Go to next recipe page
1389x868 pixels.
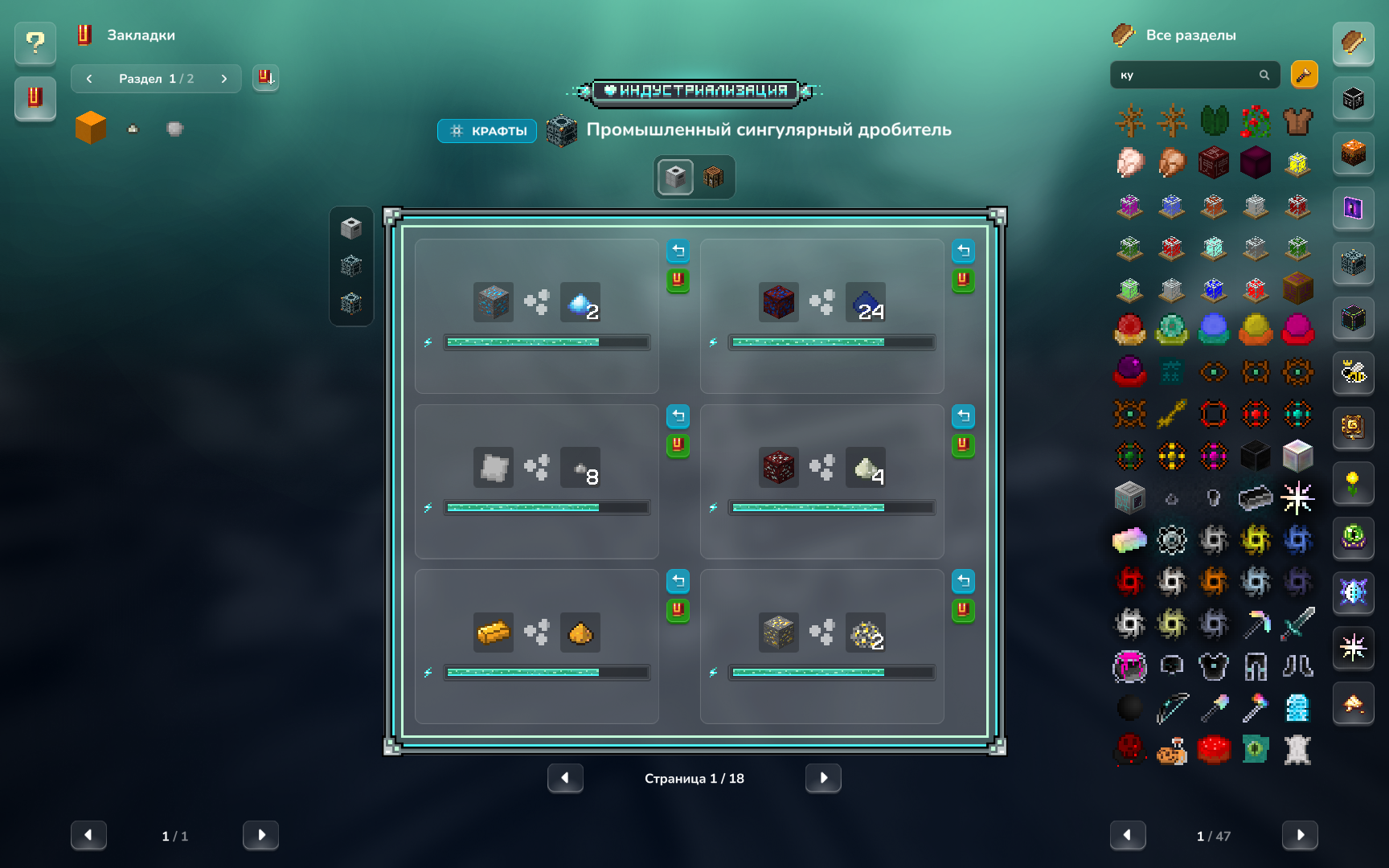tap(823, 778)
